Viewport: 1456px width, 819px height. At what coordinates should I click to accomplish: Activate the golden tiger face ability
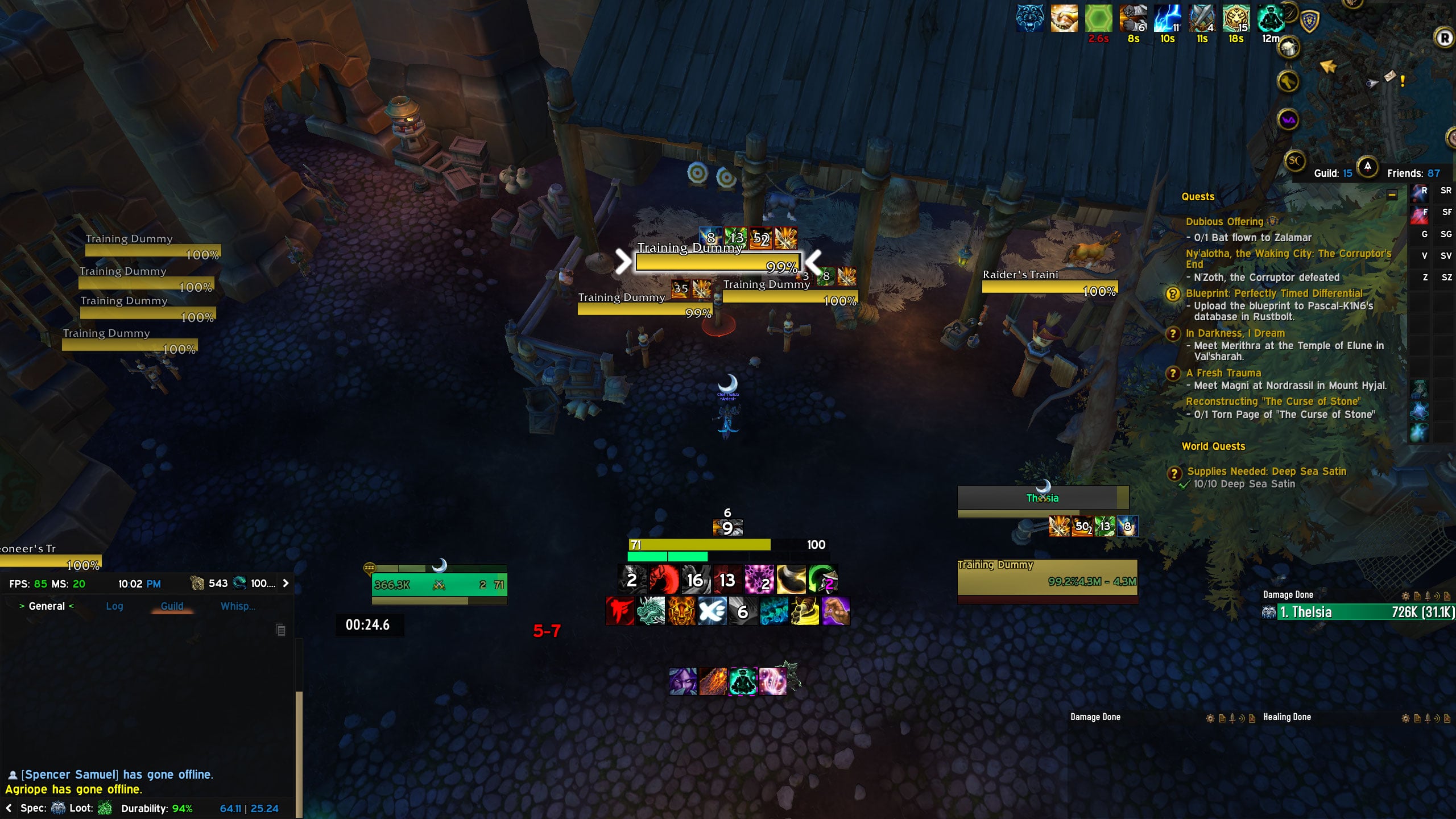pos(681,612)
